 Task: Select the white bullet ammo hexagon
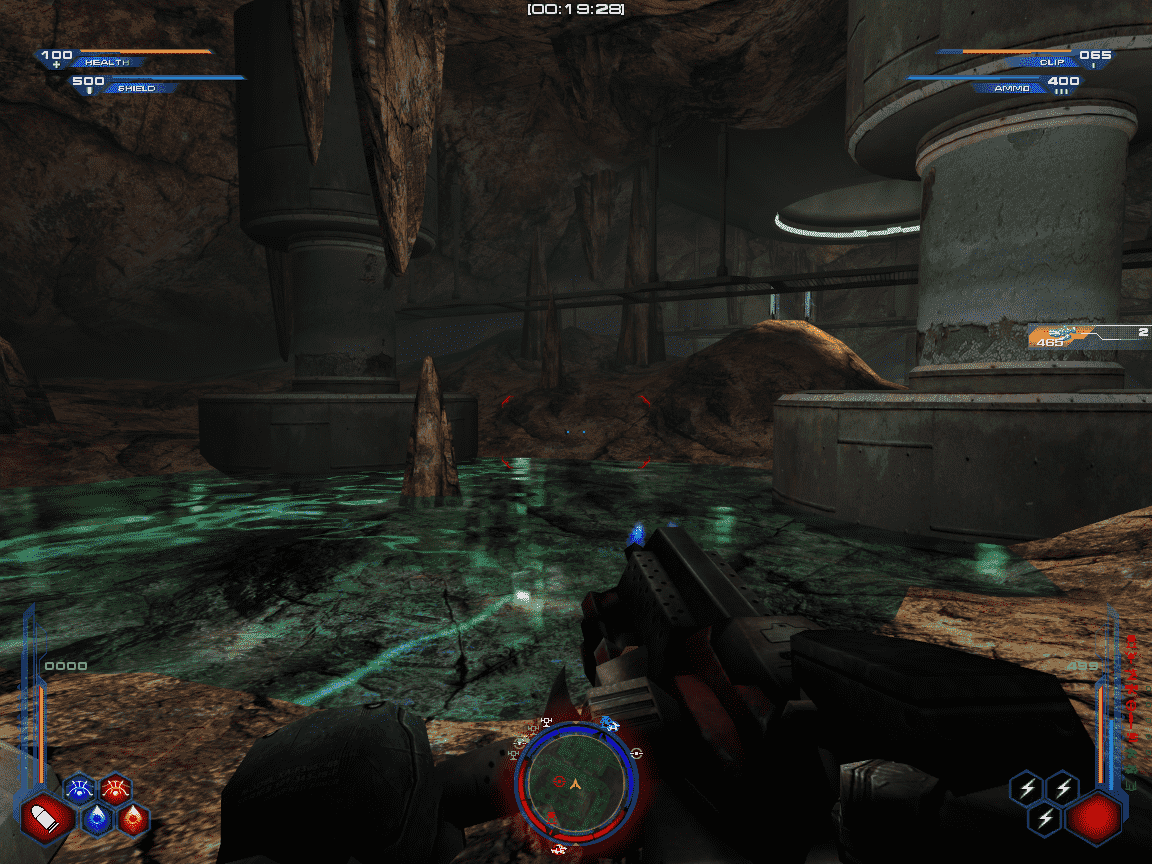tap(46, 818)
